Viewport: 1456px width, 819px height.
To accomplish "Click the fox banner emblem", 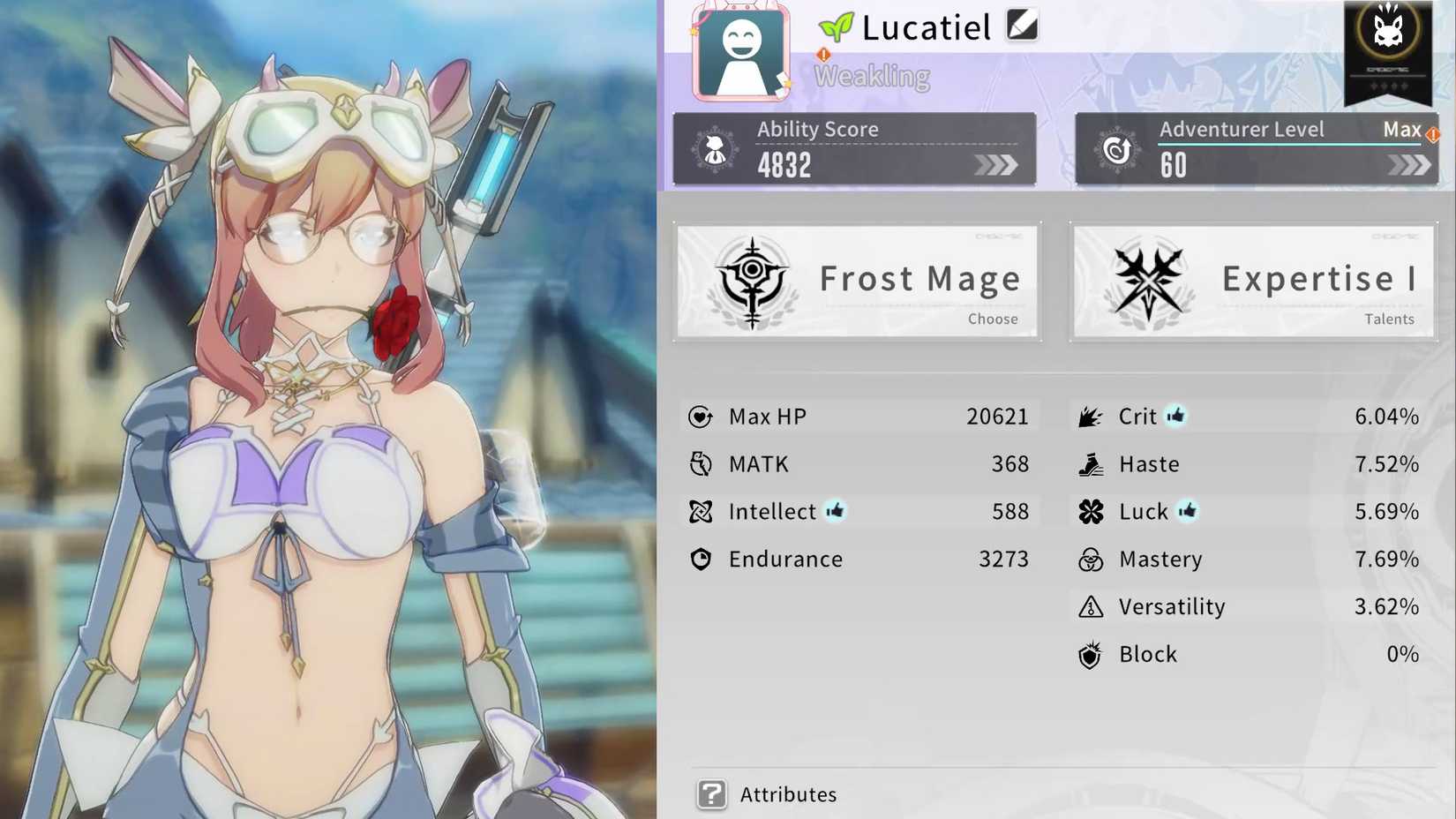I will click(1387, 34).
